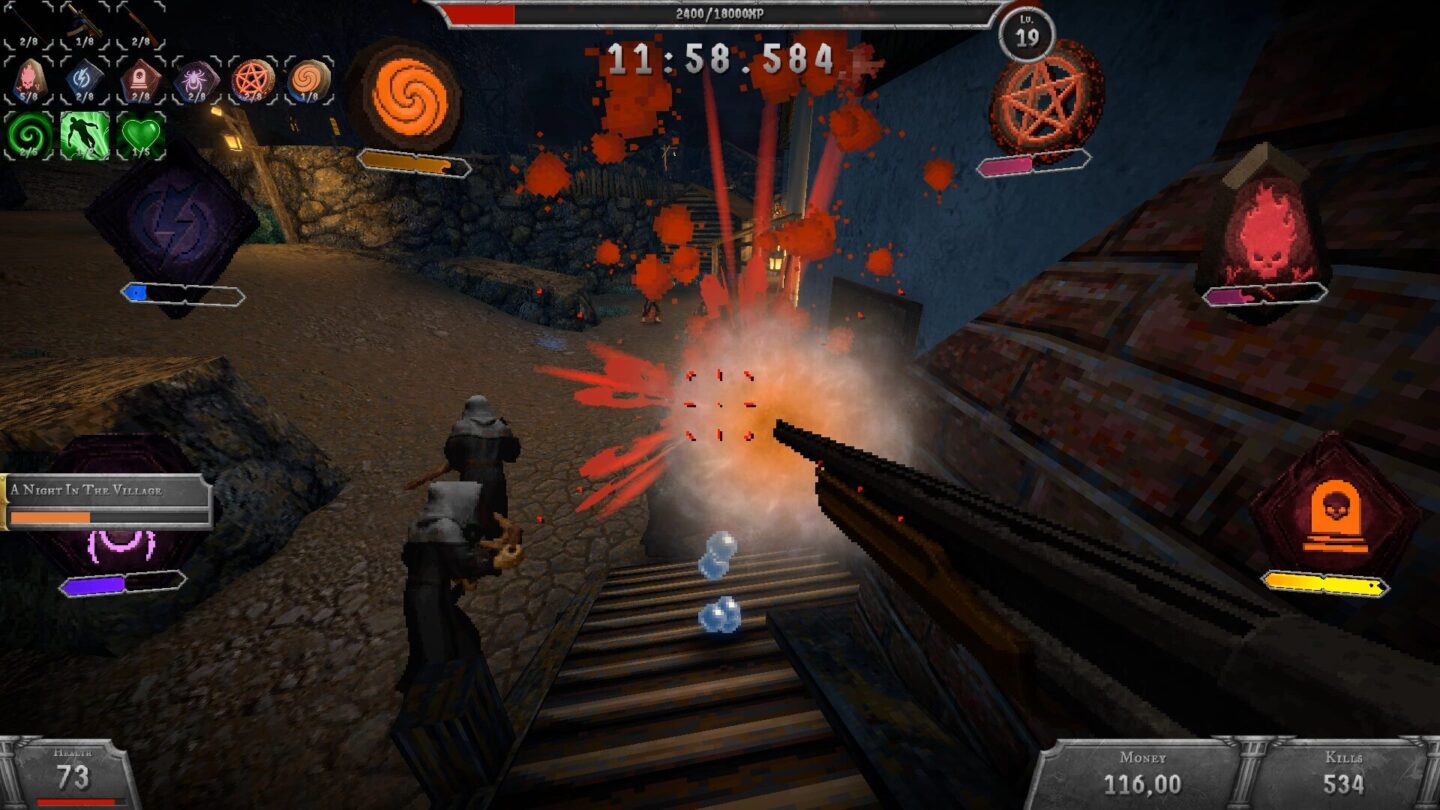Select the Tommy gun weapon slot
Viewport: 1440px width, 810px height.
85,22
